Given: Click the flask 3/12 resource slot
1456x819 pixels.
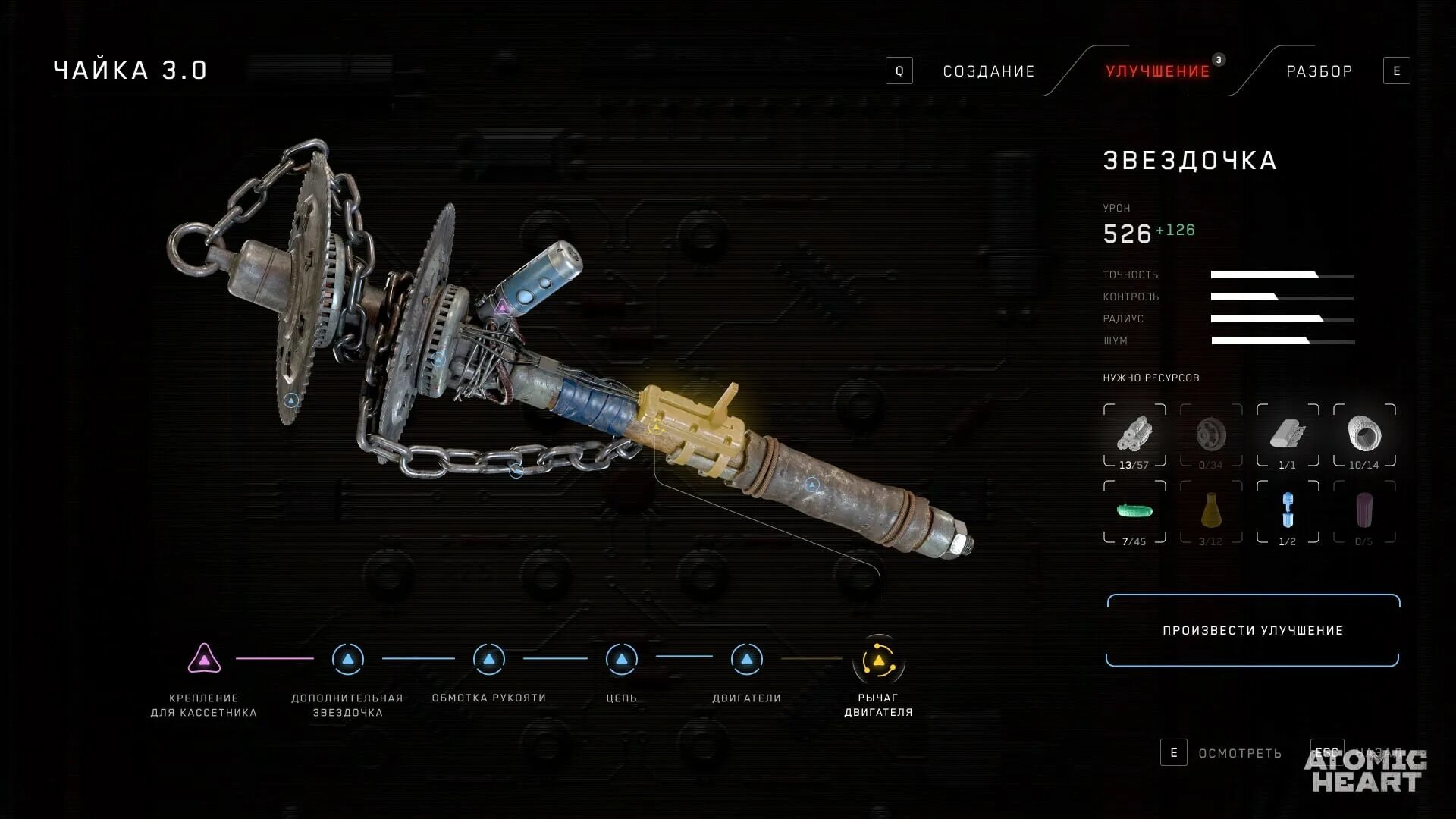Looking at the screenshot, I should (1211, 512).
